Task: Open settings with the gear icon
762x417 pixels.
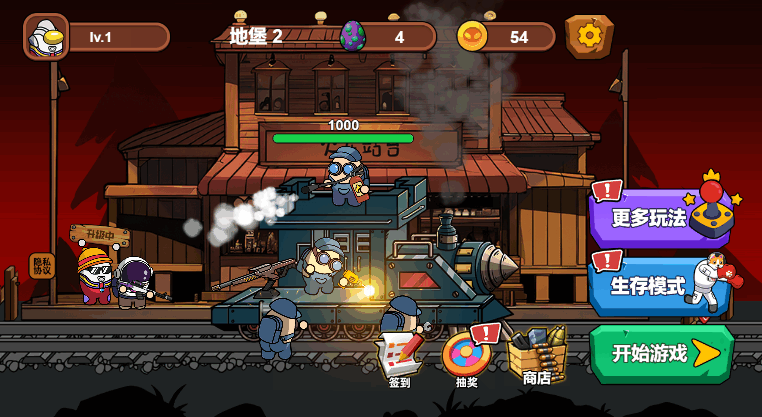Action: (589, 36)
